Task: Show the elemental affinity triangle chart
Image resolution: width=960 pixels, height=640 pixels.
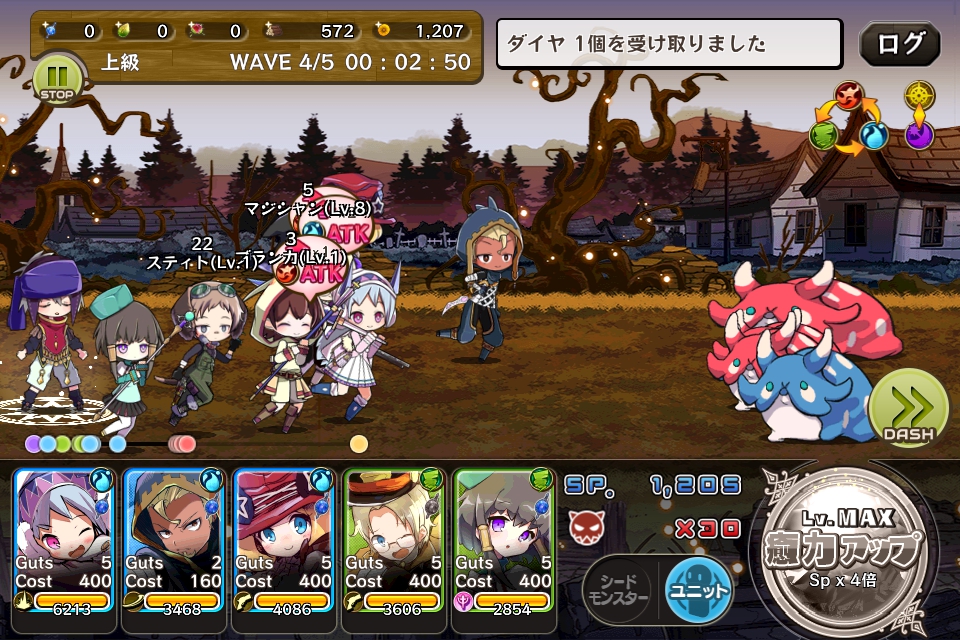Action: click(x=848, y=119)
